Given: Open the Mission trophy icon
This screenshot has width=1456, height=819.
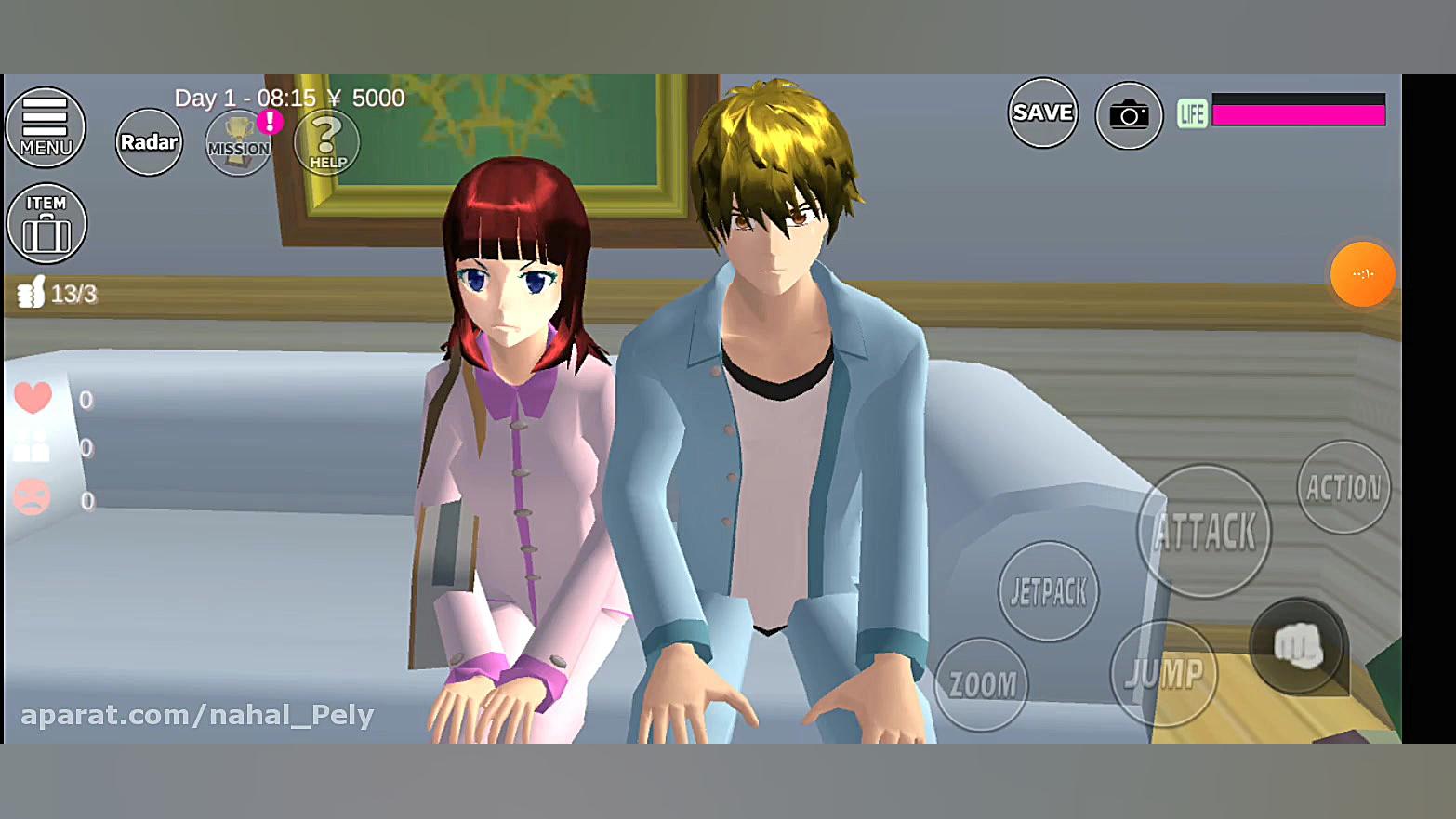Looking at the screenshot, I should (238, 143).
